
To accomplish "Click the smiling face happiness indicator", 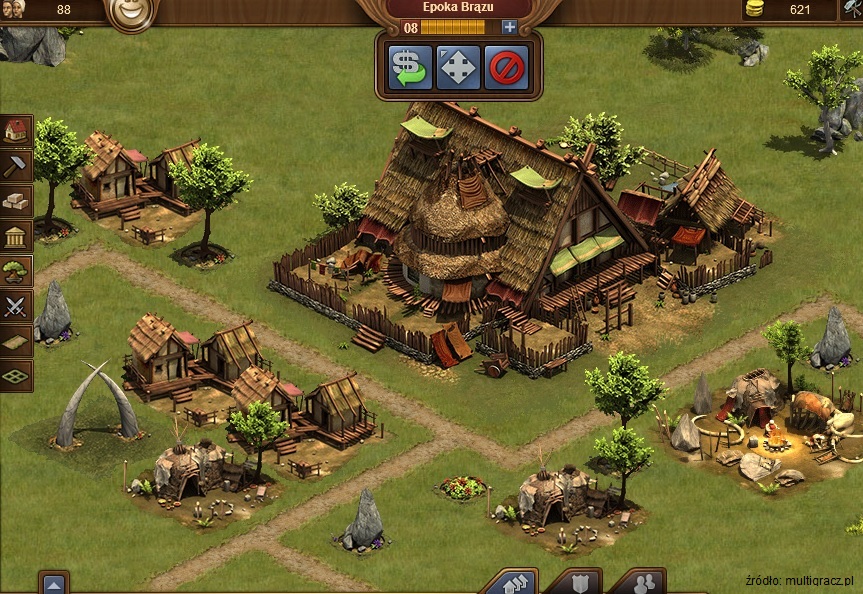I will (130, 12).
